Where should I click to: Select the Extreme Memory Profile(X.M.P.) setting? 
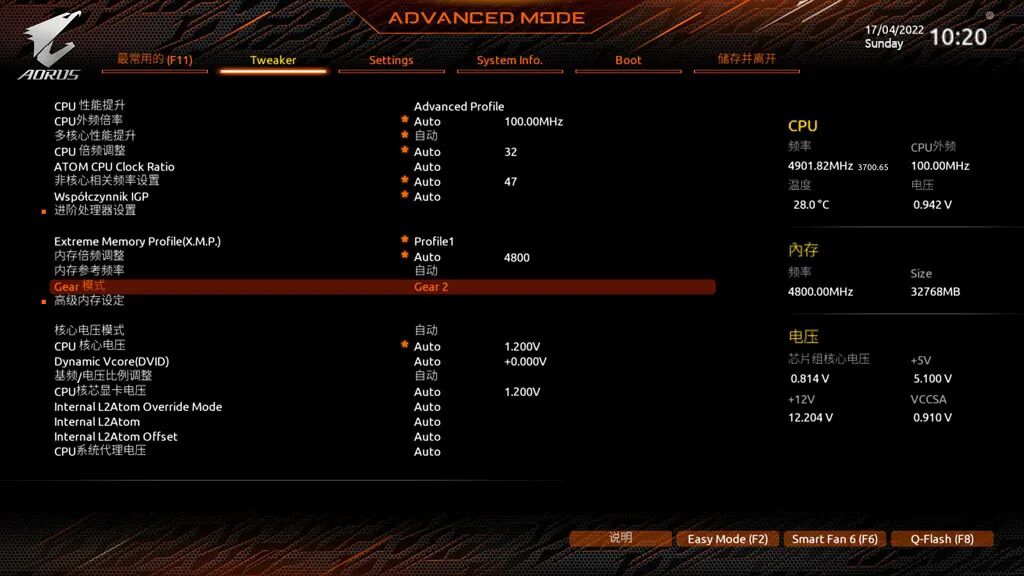coord(137,241)
